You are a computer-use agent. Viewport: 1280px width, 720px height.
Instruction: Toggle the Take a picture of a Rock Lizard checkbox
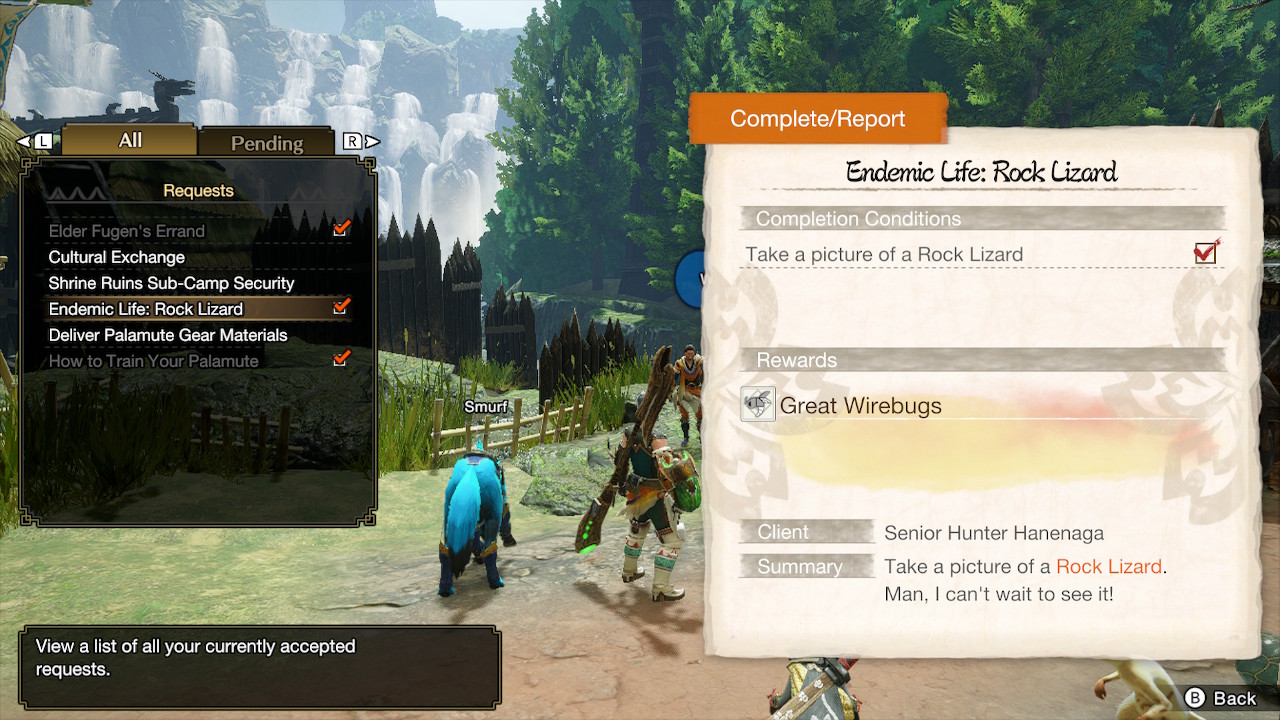point(1204,253)
